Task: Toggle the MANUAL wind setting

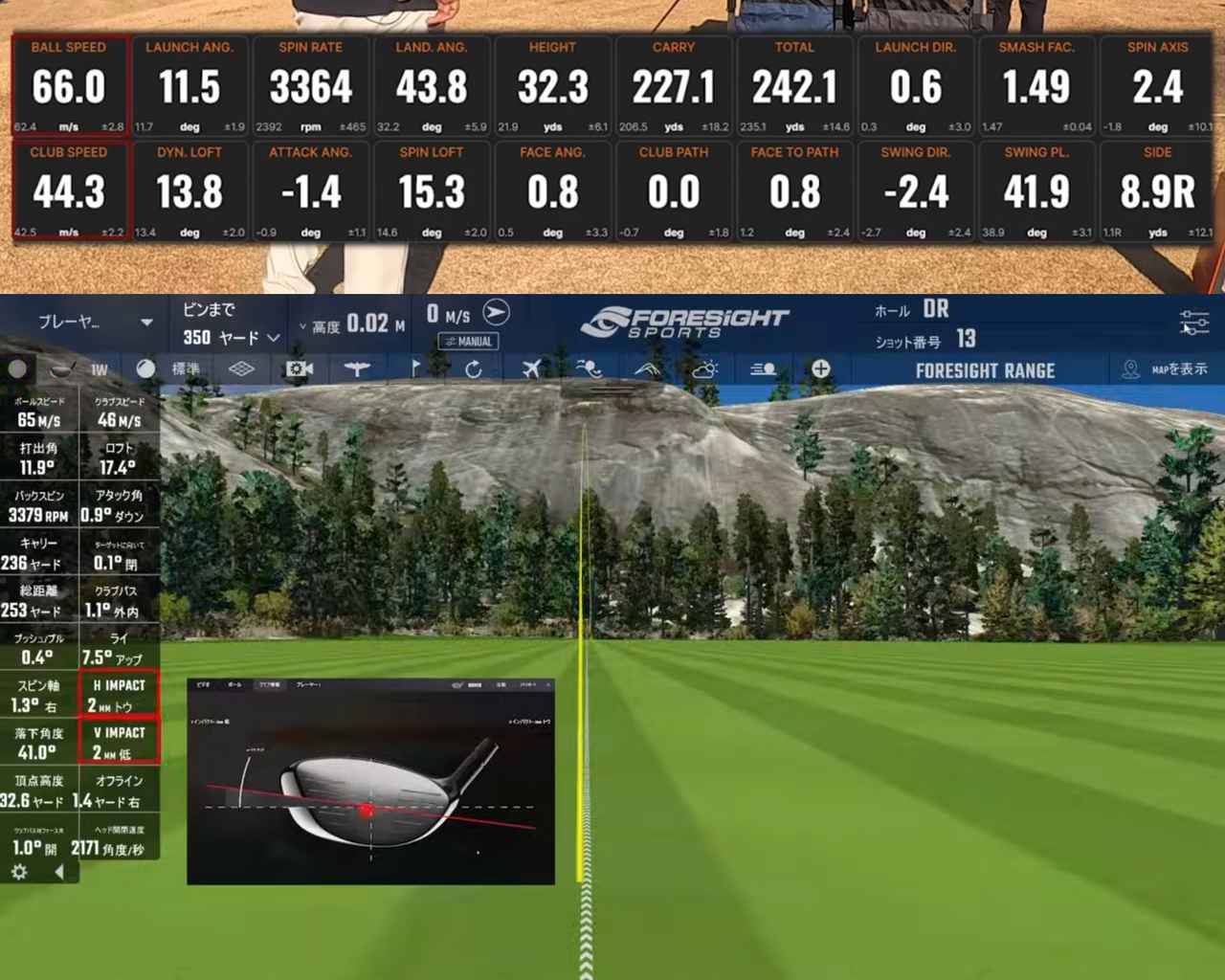Action: tap(468, 341)
